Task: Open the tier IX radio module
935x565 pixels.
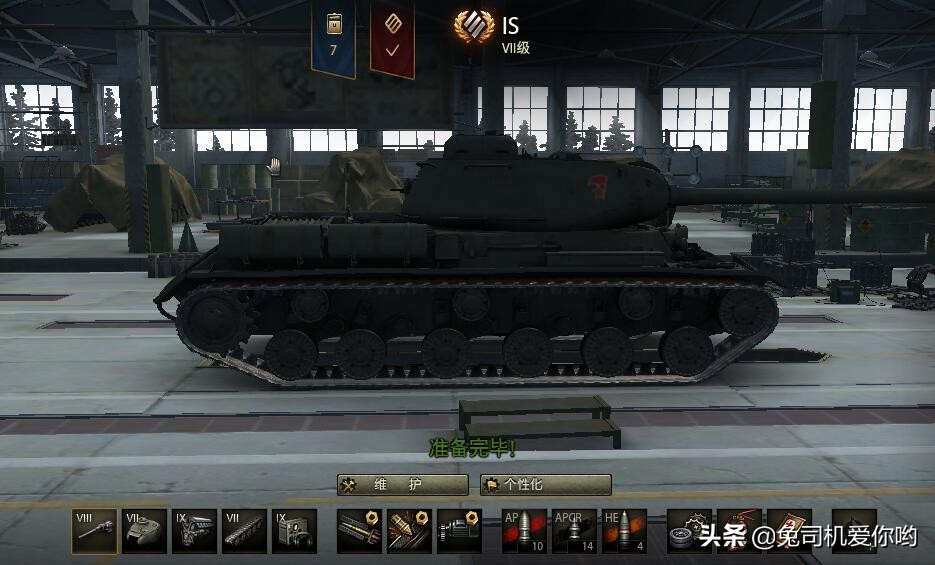Action: click(294, 531)
